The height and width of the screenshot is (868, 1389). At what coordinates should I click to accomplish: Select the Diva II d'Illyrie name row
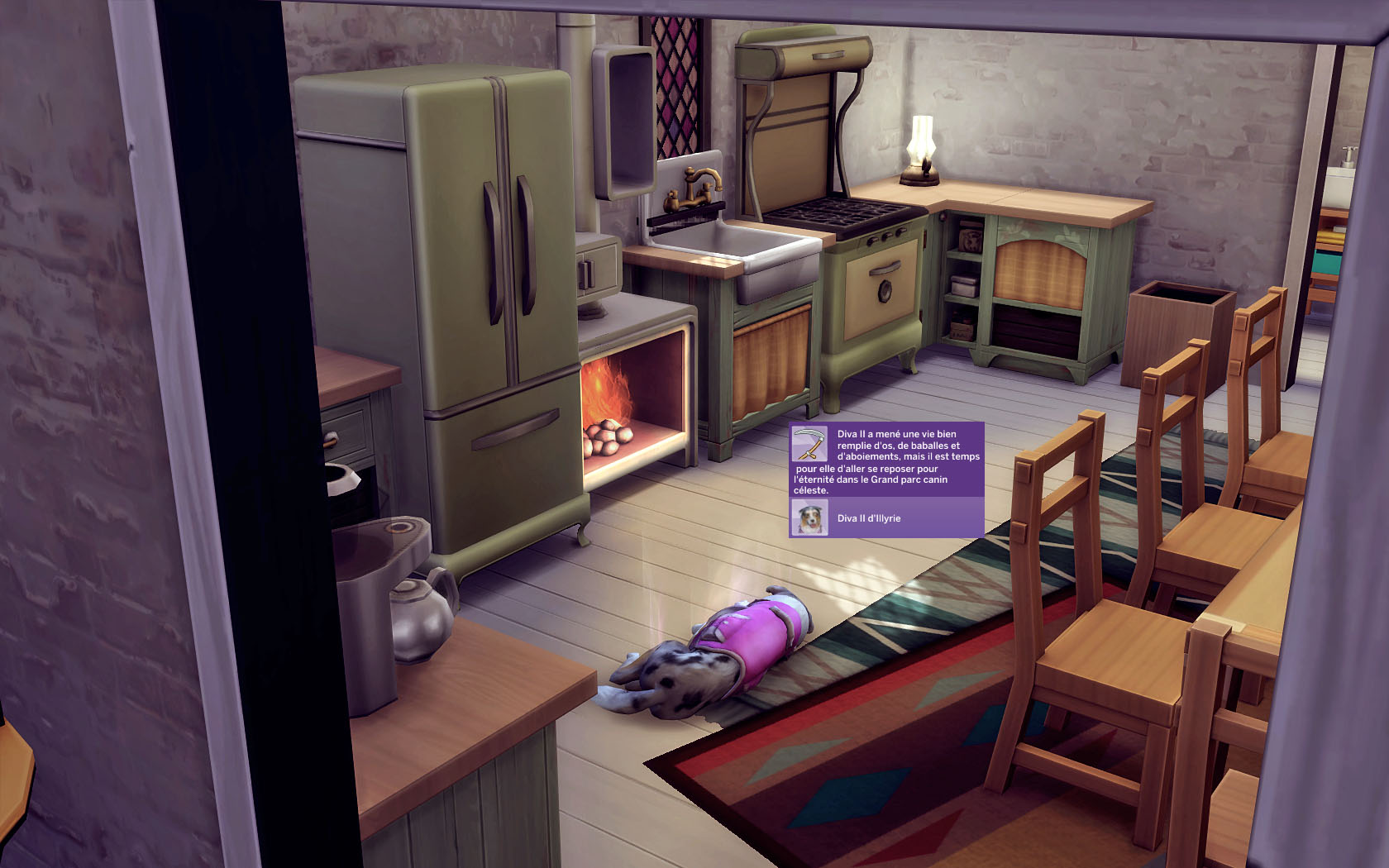click(886, 518)
